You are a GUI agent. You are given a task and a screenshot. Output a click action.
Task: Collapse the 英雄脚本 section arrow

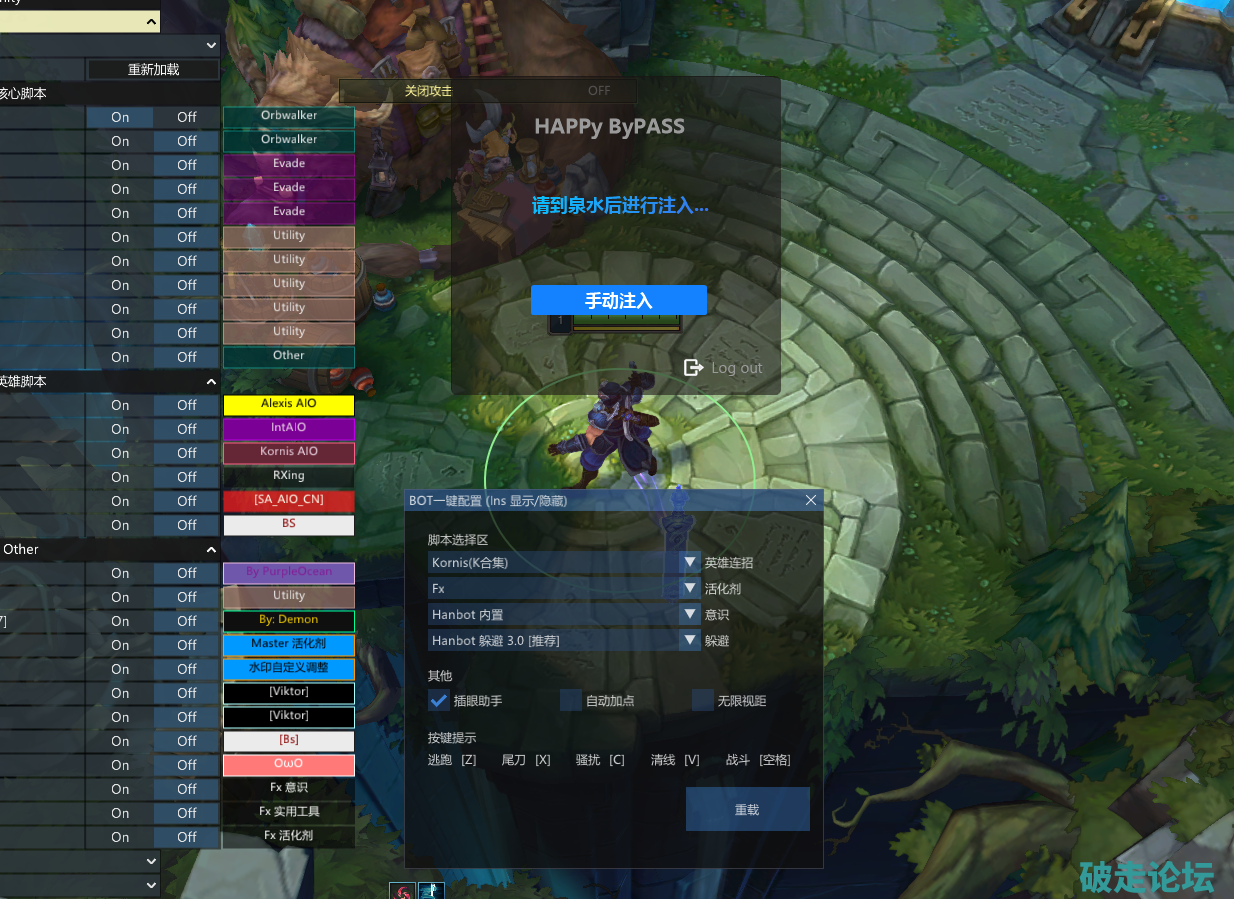(211, 382)
